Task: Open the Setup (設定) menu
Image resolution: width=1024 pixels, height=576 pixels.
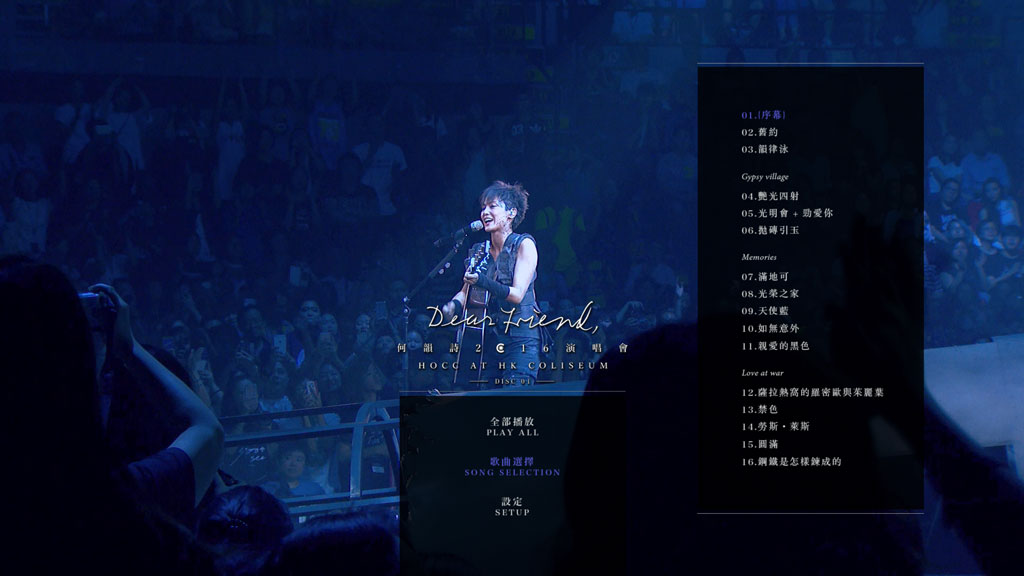Action: (x=512, y=506)
